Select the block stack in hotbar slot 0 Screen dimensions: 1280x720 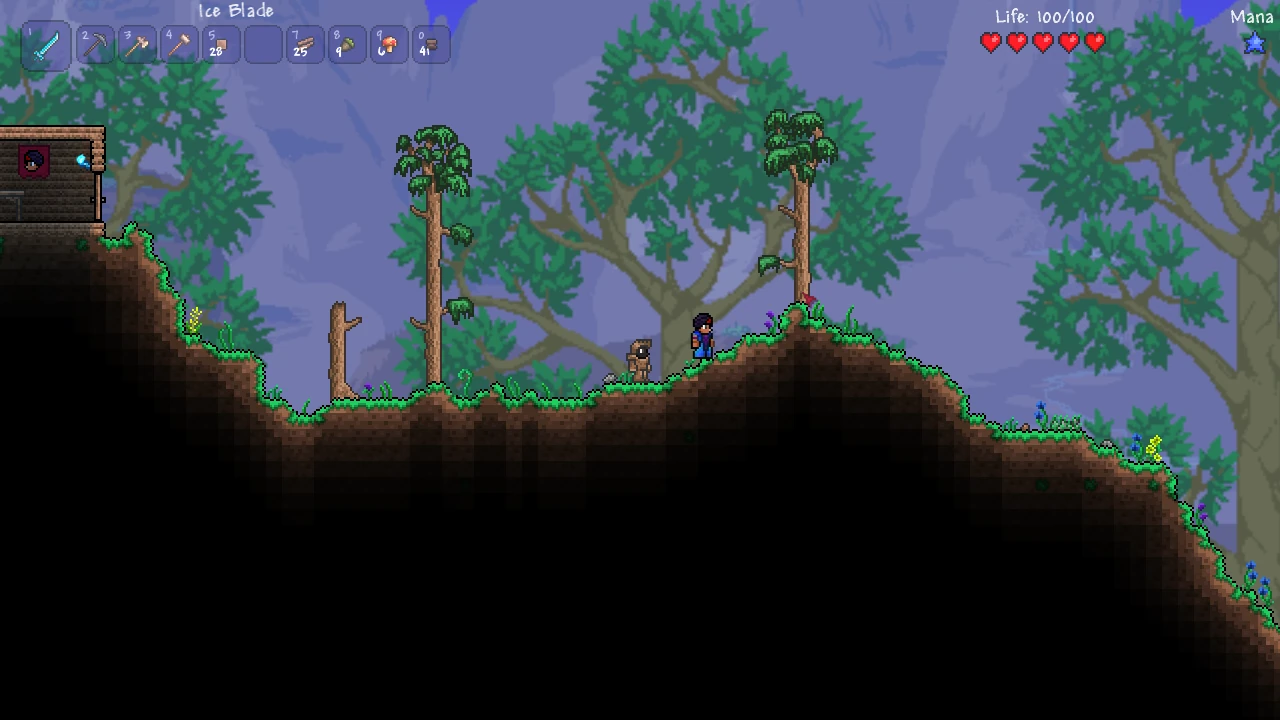pyautogui.click(x=431, y=43)
